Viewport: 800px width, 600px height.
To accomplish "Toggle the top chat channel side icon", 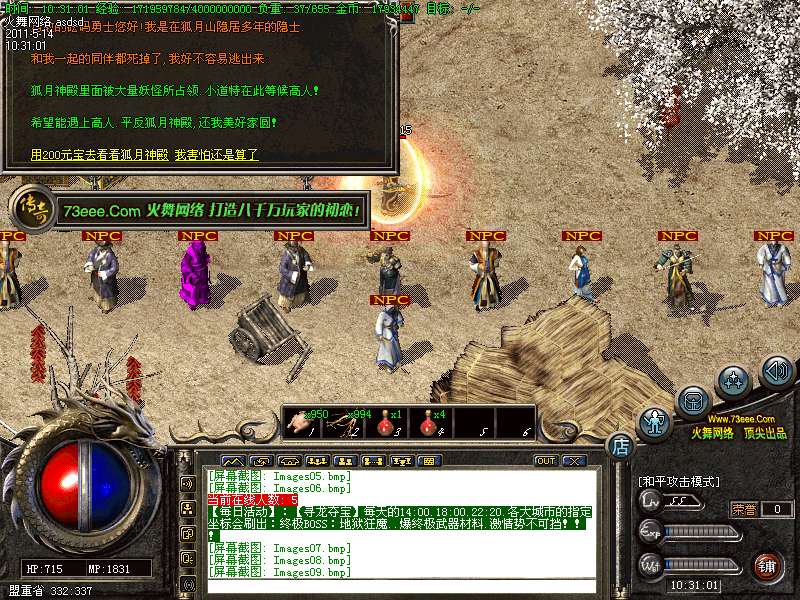I will (x=187, y=483).
